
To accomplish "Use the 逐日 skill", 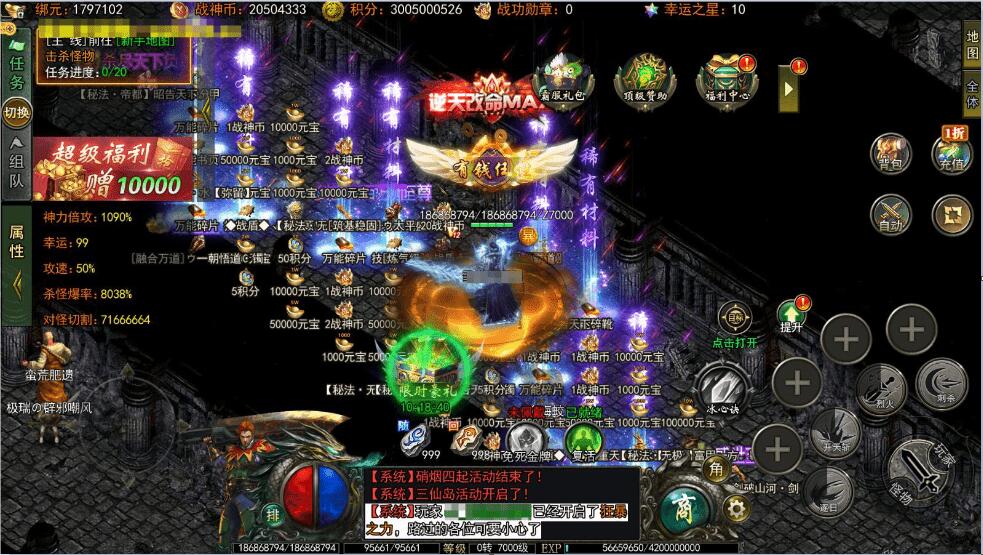I will click(827, 490).
